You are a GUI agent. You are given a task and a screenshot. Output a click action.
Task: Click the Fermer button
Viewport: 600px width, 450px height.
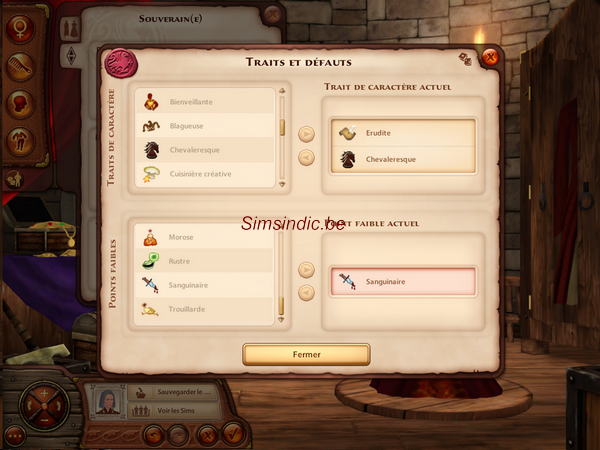tap(306, 354)
